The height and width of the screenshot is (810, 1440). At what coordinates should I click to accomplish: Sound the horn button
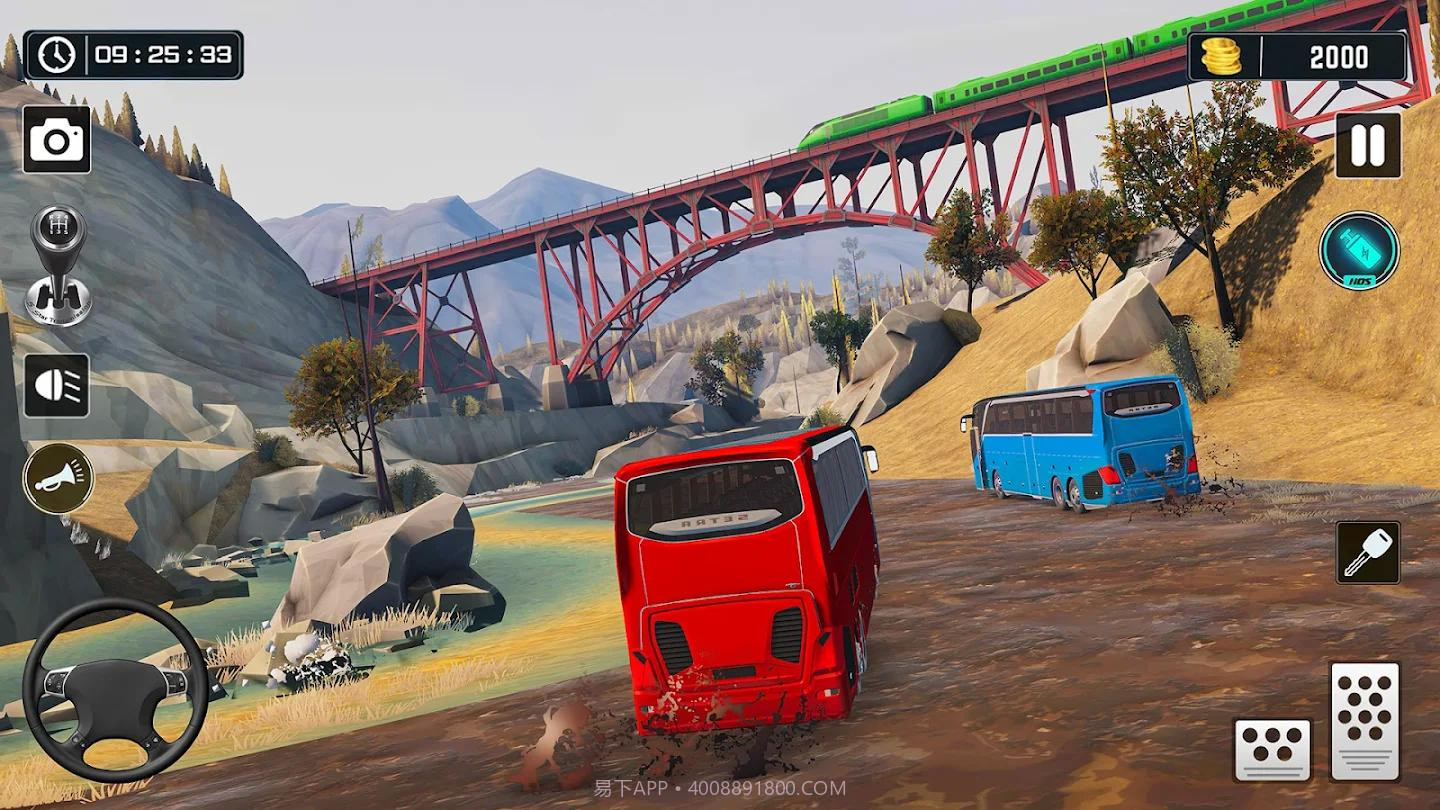(x=58, y=479)
